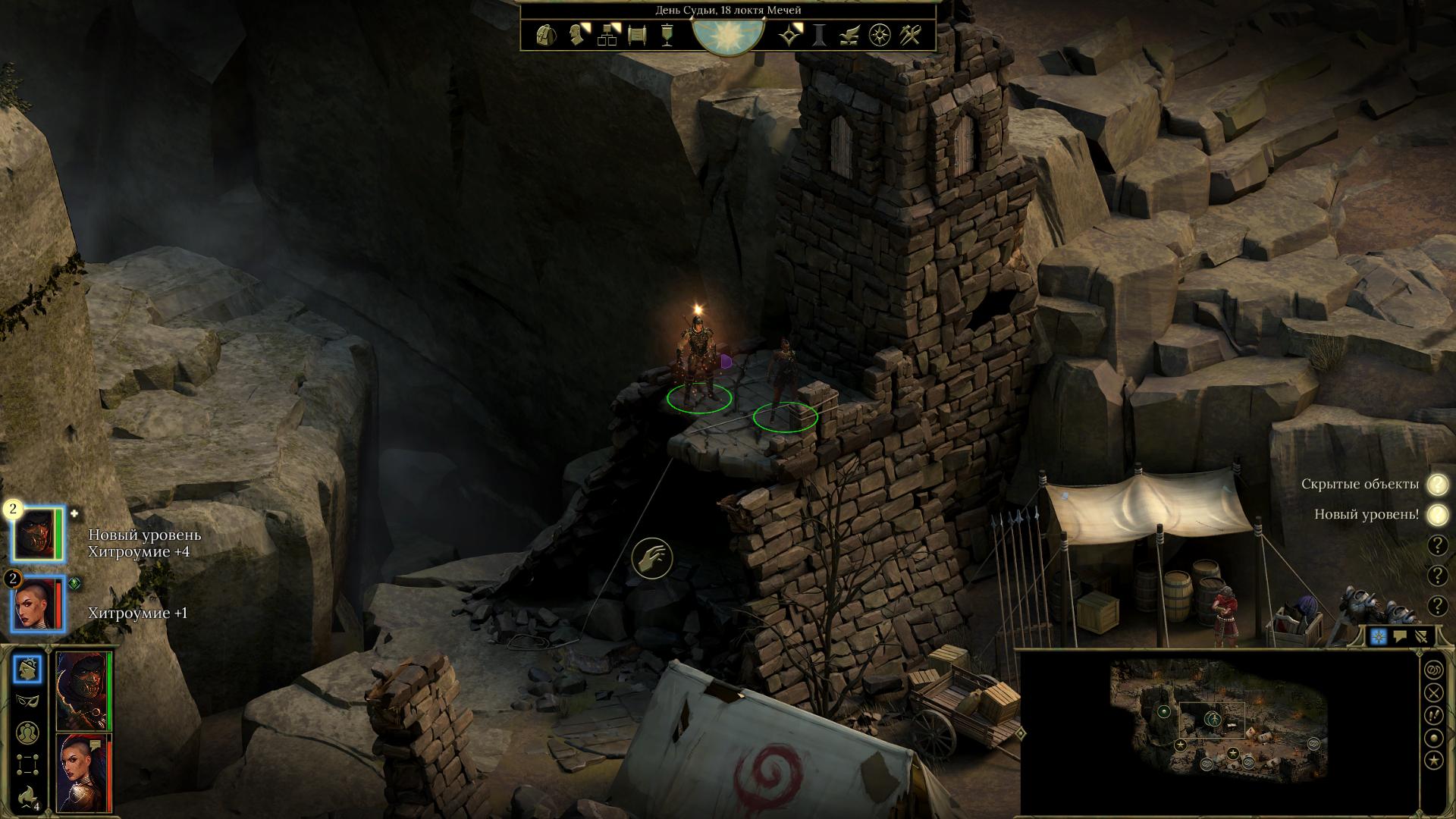The height and width of the screenshot is (819, 1456).
Task: Switch to the combat log tab
Action: point(1421,637)
